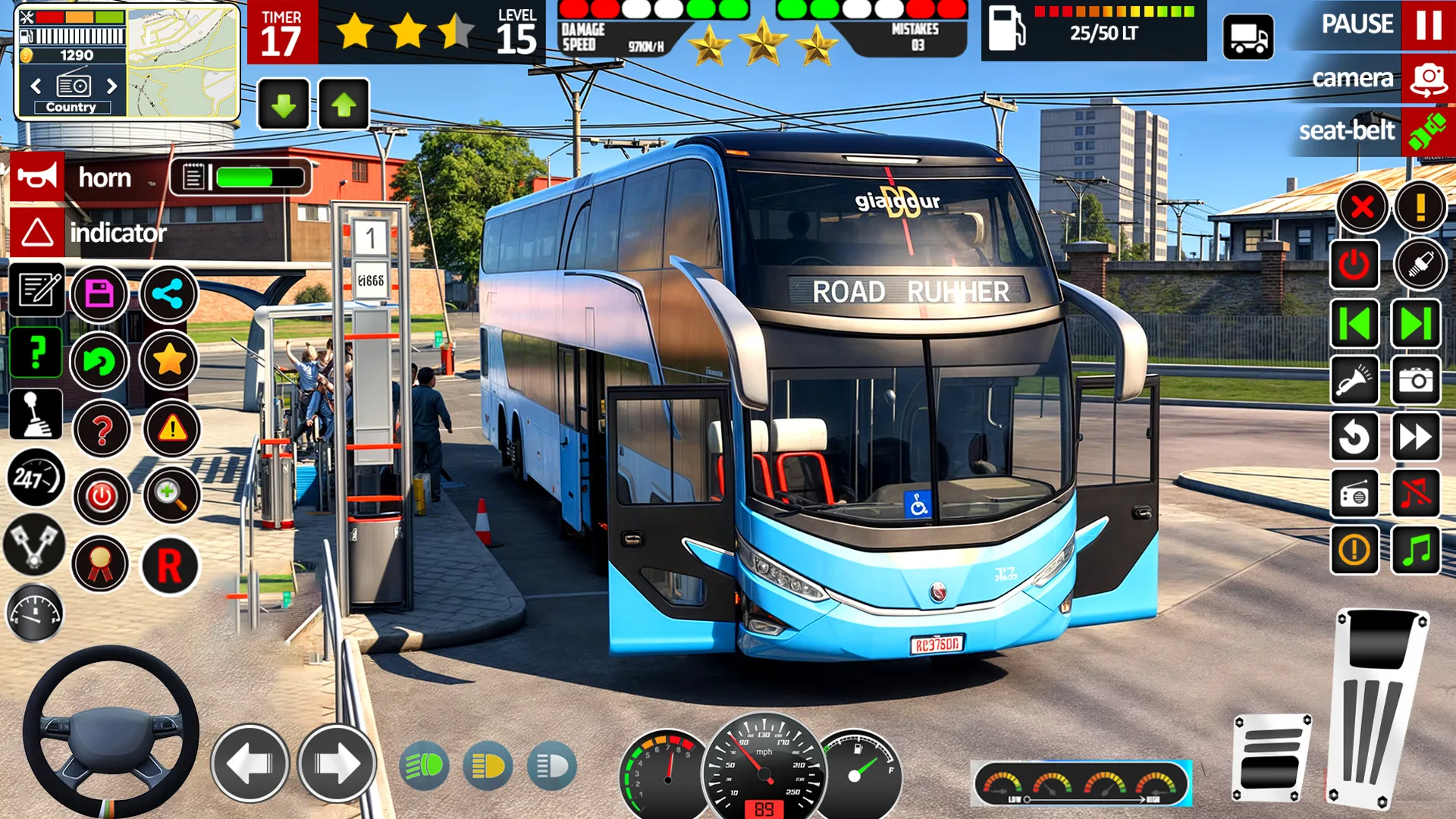Steer right with the right arrow button

click(x=337, y=764)
